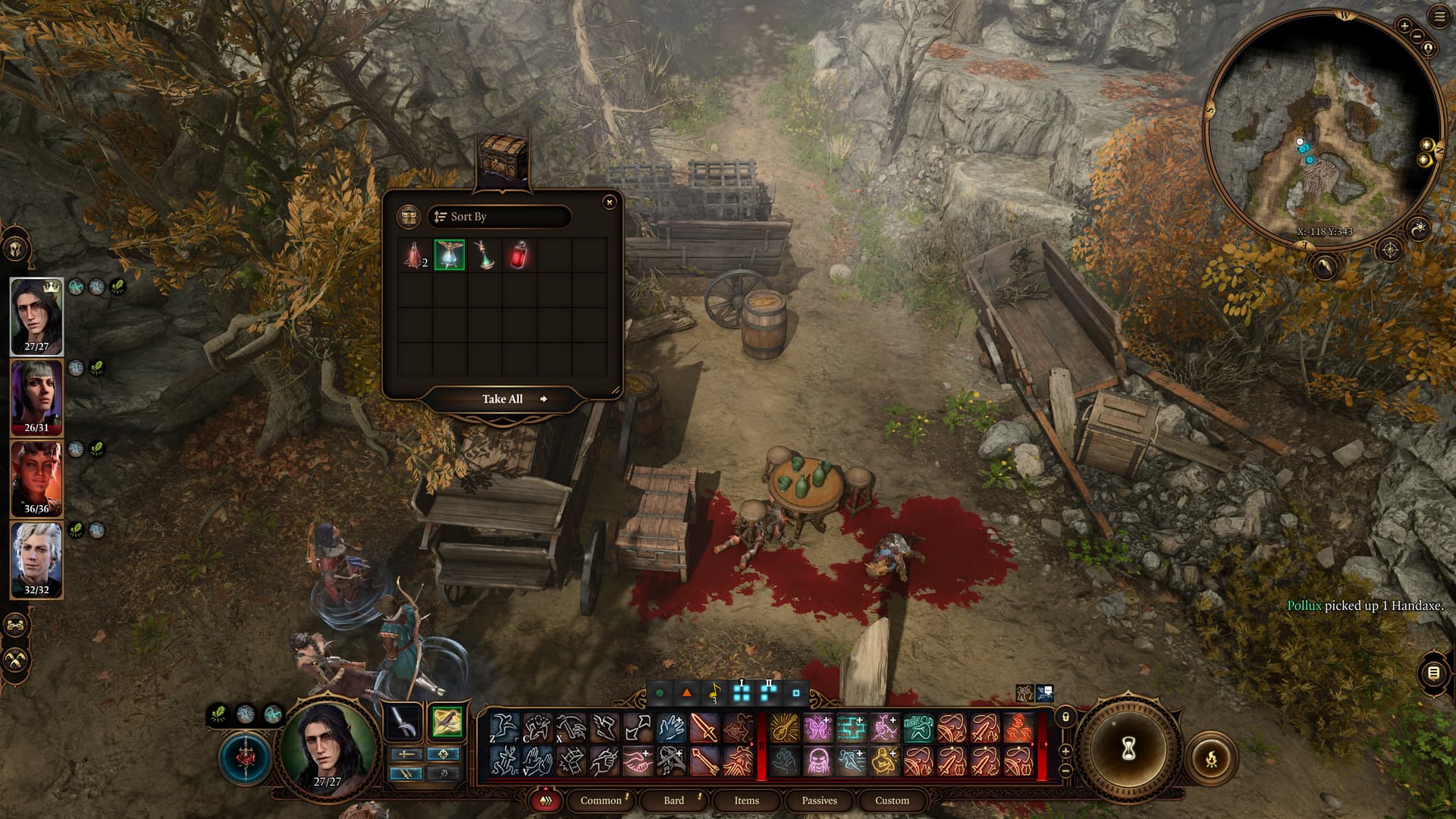Choose the purple-haired companion portrait
Screen dimensions: 1456x819
36,397
